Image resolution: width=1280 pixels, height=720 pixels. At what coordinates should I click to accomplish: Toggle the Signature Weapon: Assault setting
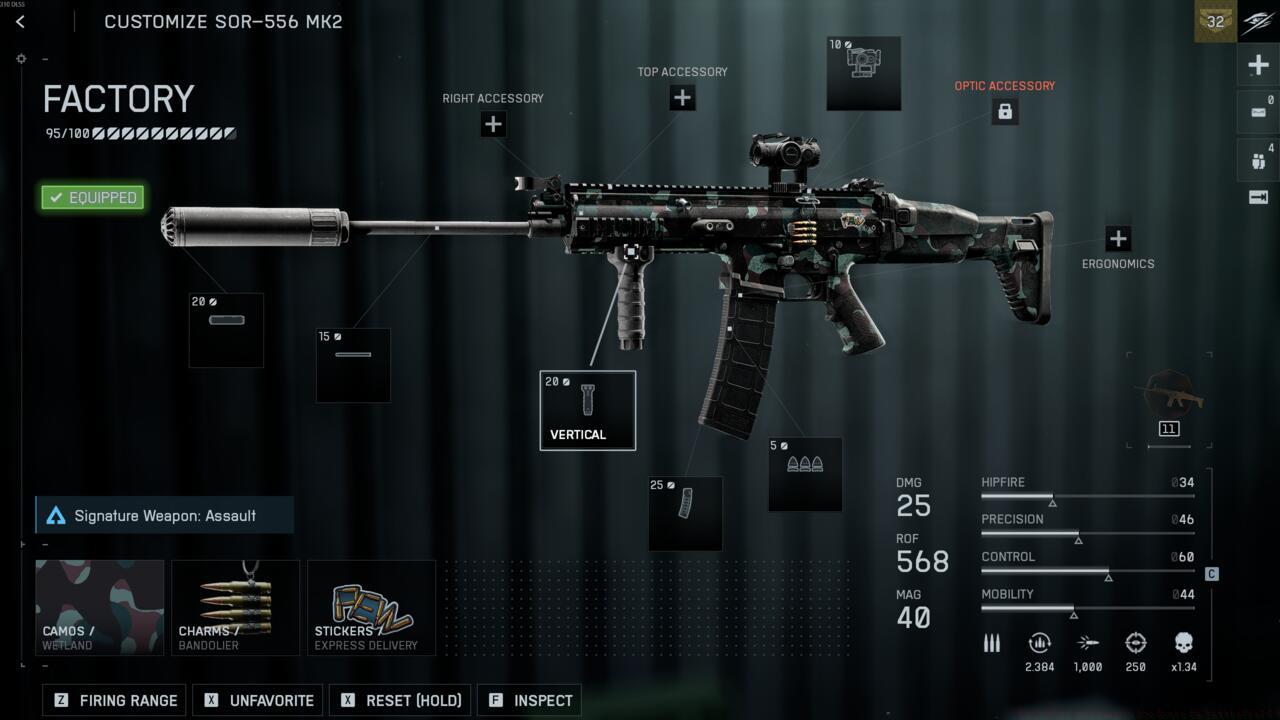(x=163, y=515)
